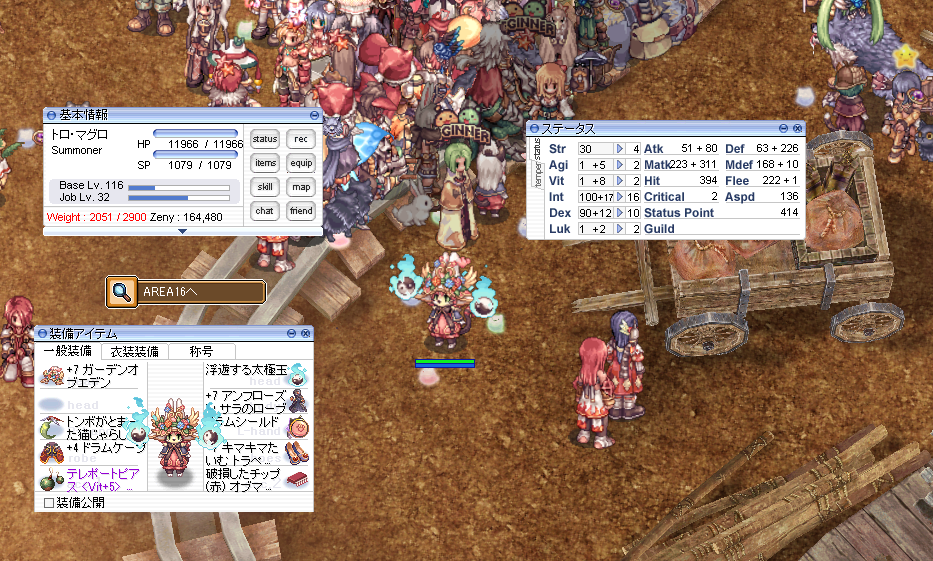This screenshot has height=561, width=933.
Task: Show the map via map button
Action: pyautogui.click(x=301, y=187)
